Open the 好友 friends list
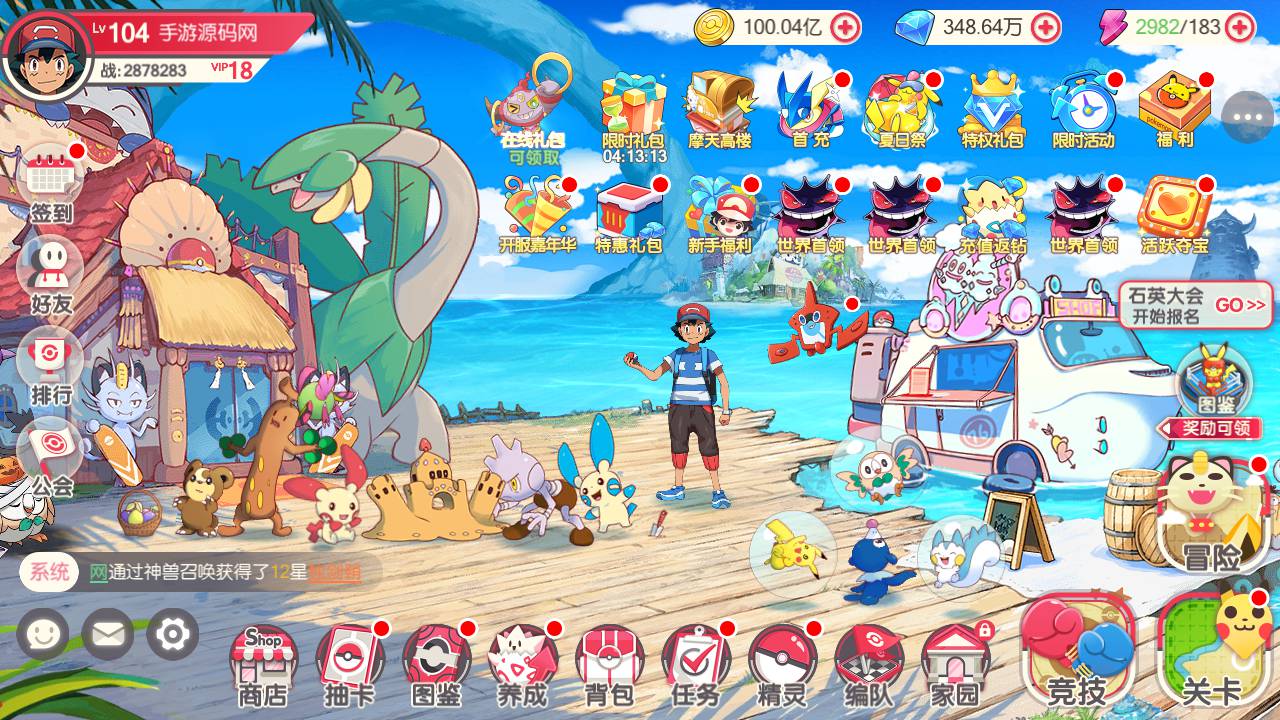The image size is (1280, 720). (x=51, y=274)
